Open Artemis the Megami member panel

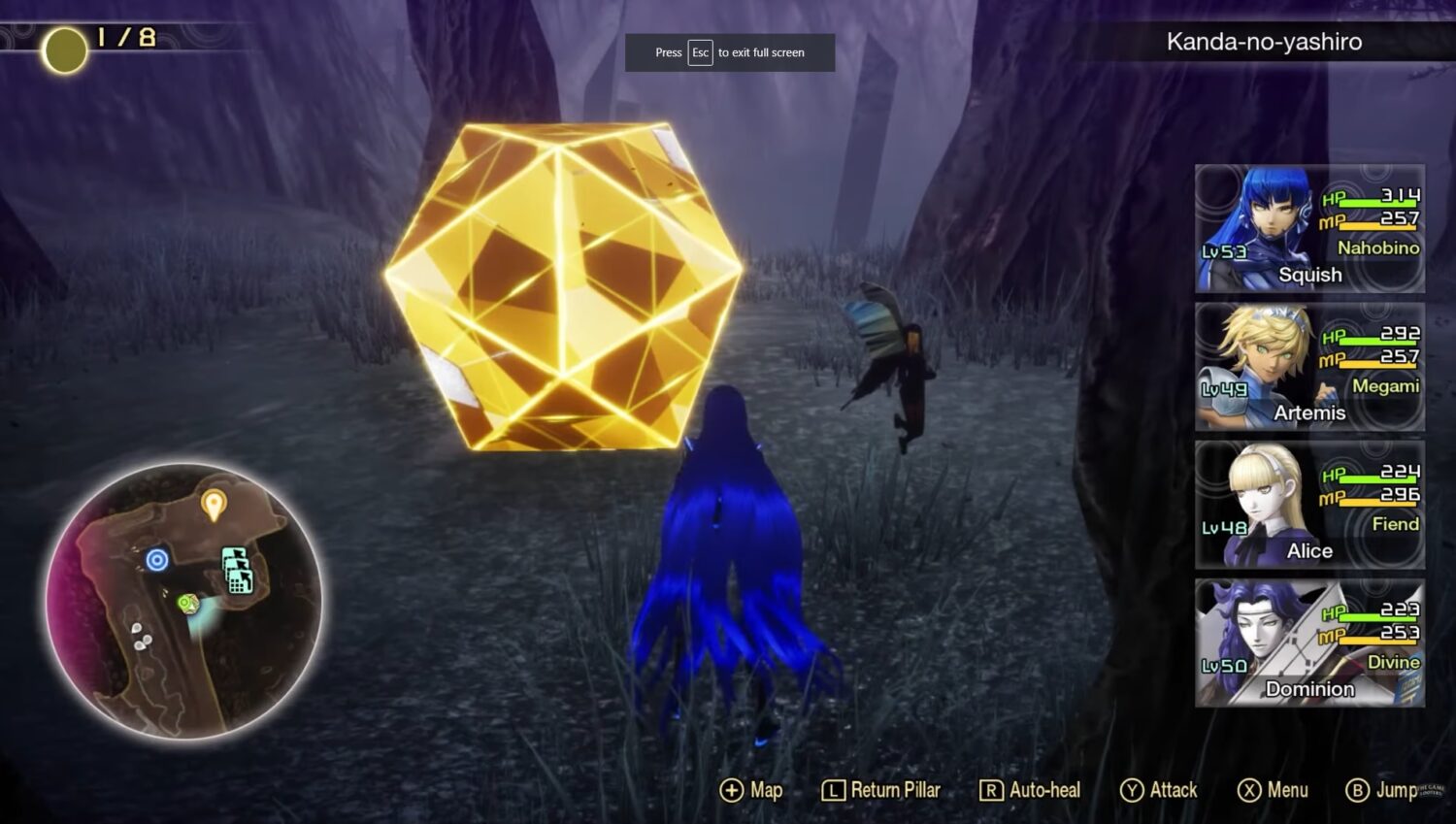(x=1310, y=366)
